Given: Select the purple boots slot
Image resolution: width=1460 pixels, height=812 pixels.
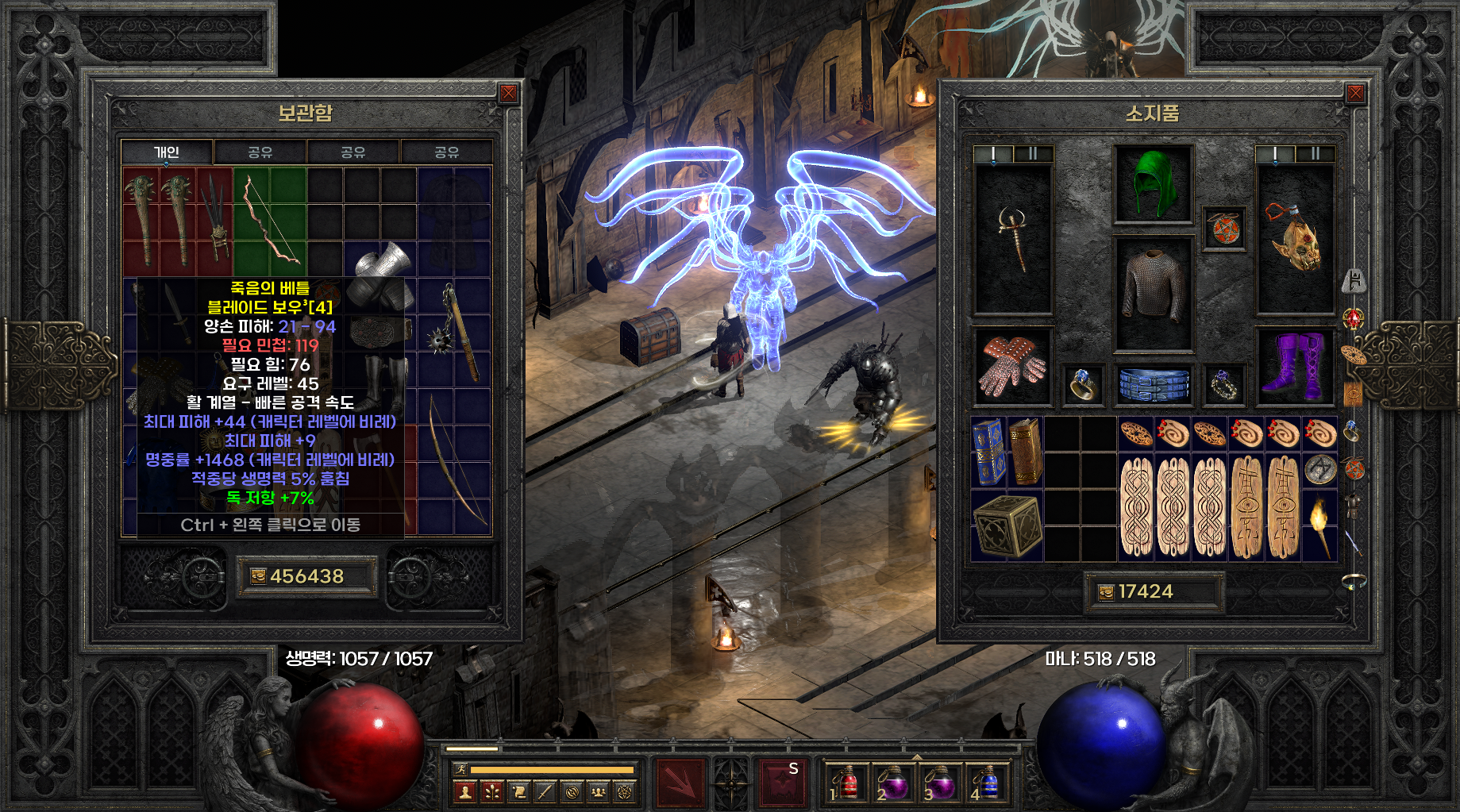Looking at the screenshot, I should (1296, 366).
